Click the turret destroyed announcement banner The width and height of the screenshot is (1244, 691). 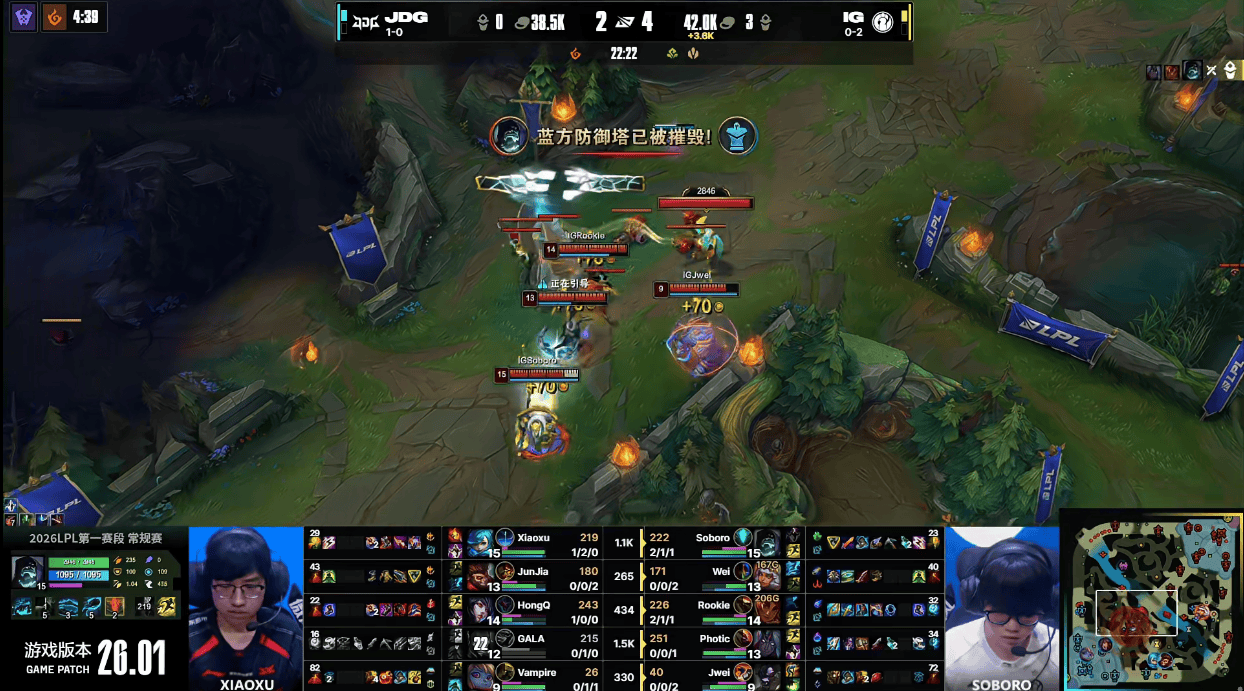[623, 136]
